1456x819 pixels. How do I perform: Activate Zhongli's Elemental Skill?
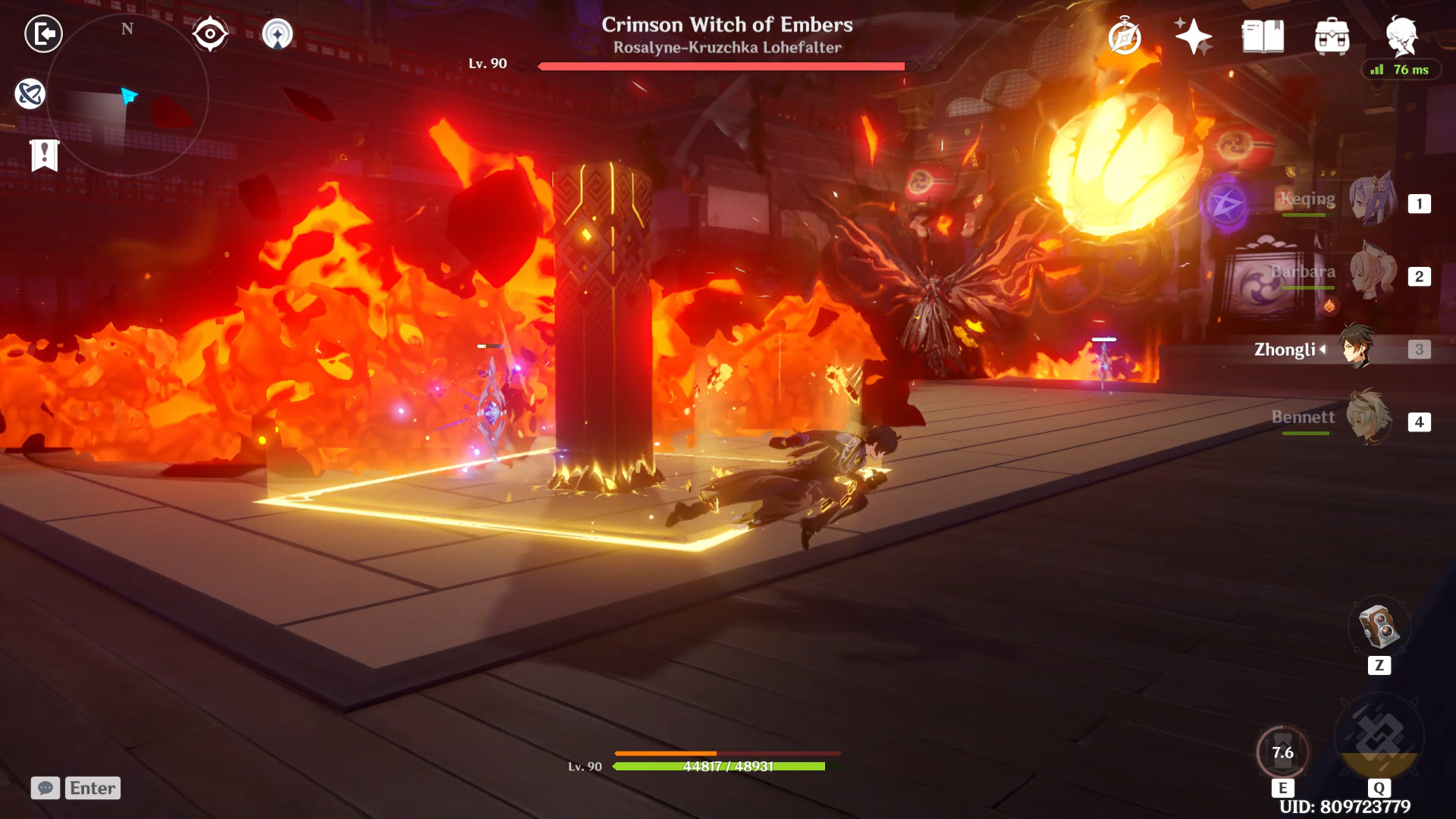pos(1282,752)
